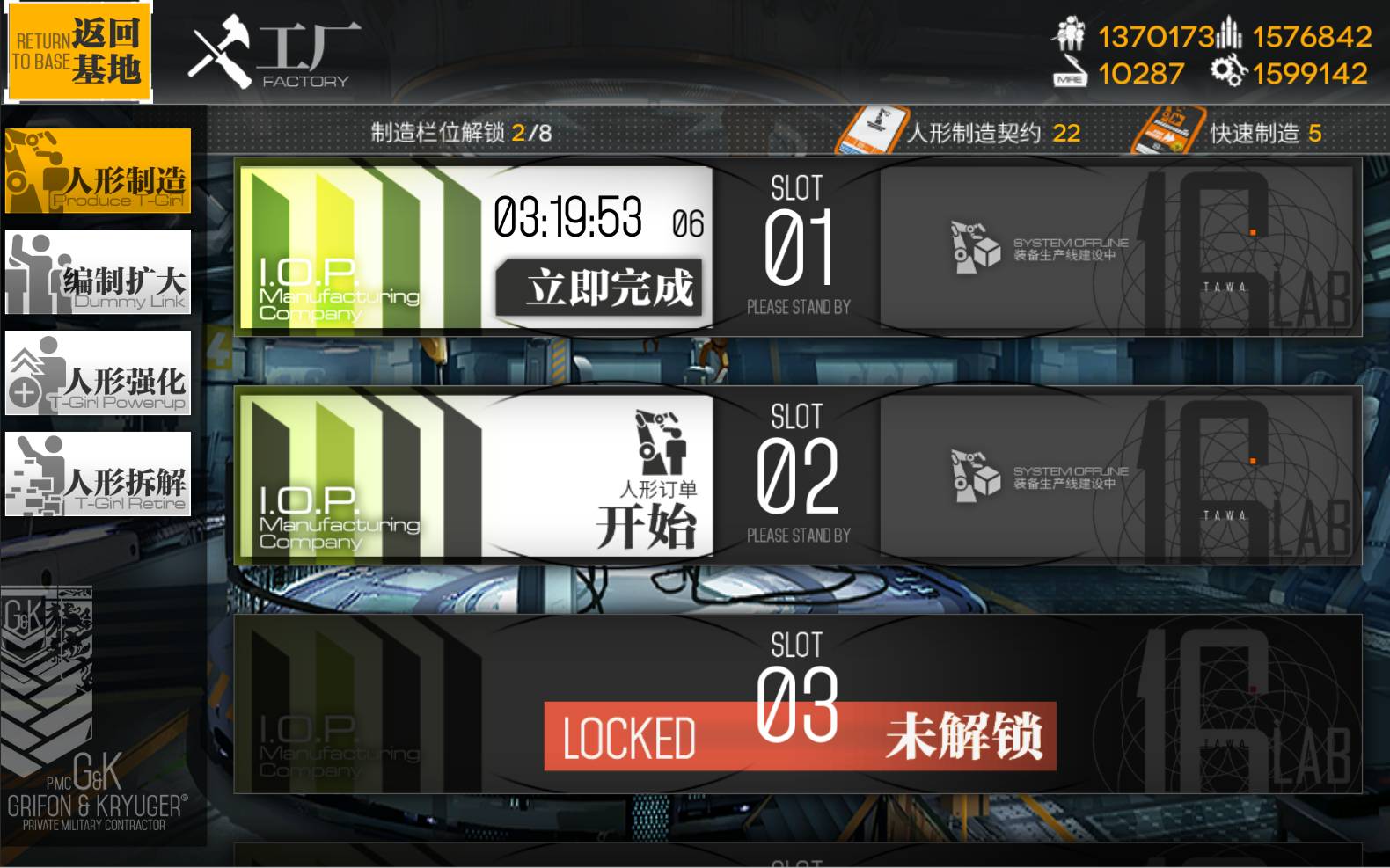
Task: Click RETURN TO BASE 返回基地
Action: pyautogui.click(x=79, y=51)
